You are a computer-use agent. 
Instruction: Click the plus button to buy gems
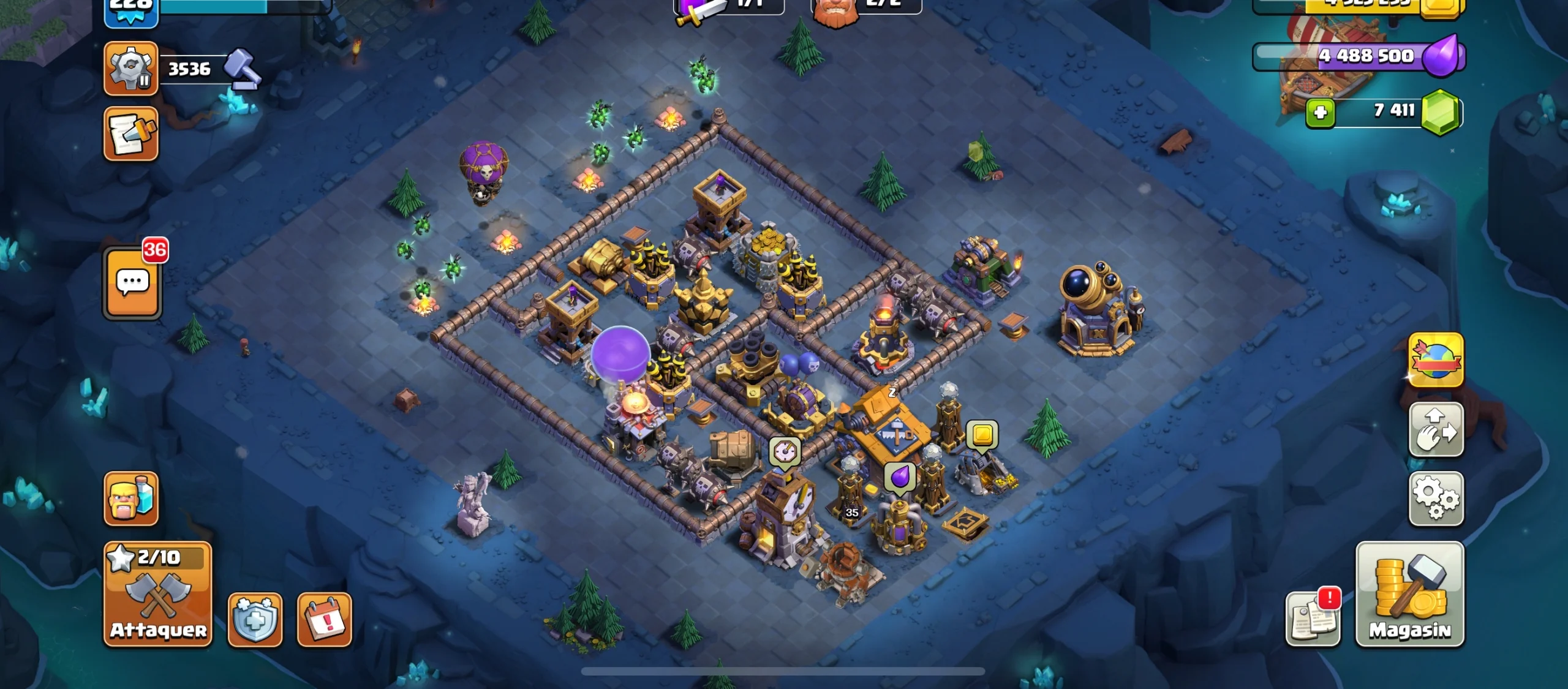[x=1320, y=112]
